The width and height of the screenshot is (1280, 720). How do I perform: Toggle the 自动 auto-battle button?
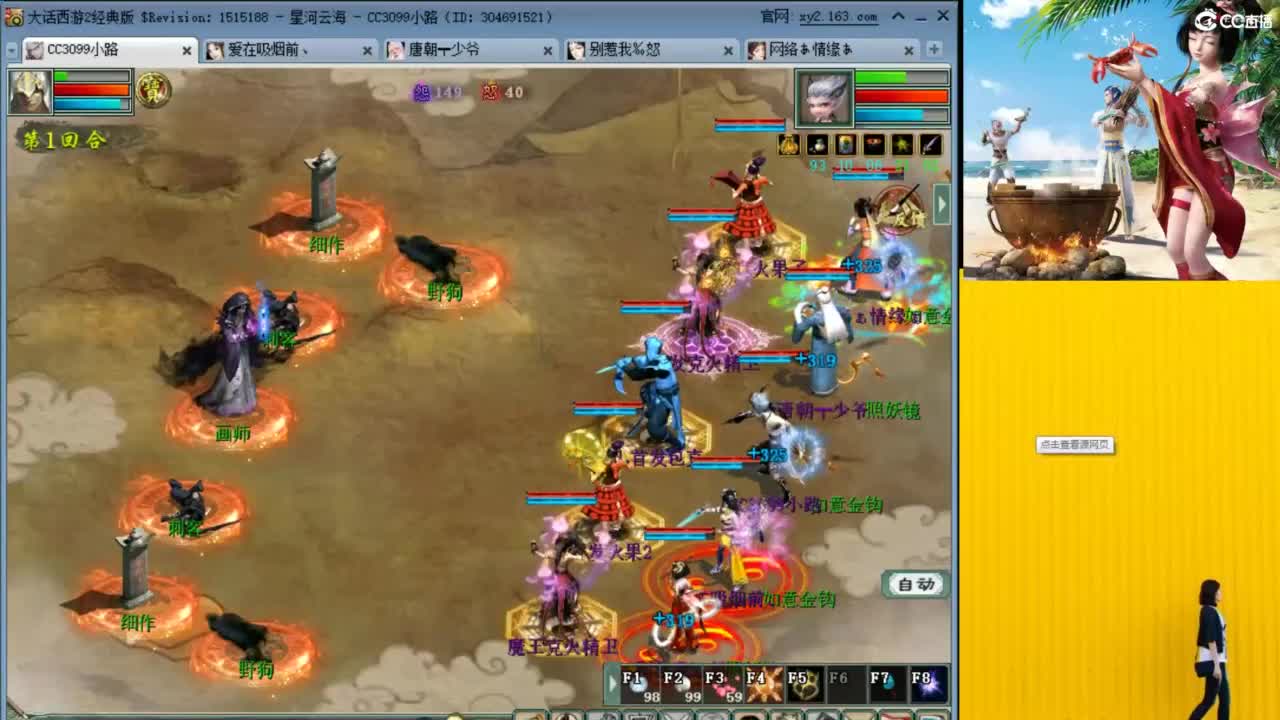[914, 584]
